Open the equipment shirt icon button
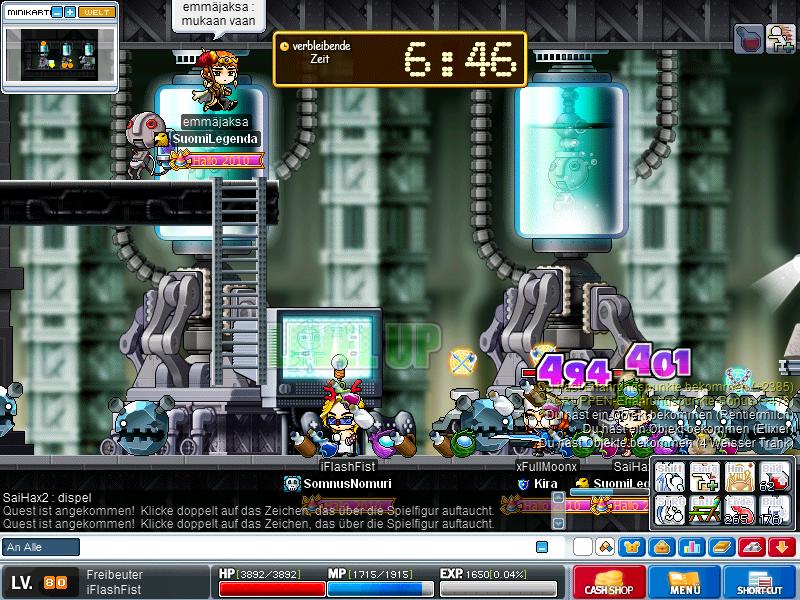The width and height of the screenshot is (800, 600). [x=631, y=547]
